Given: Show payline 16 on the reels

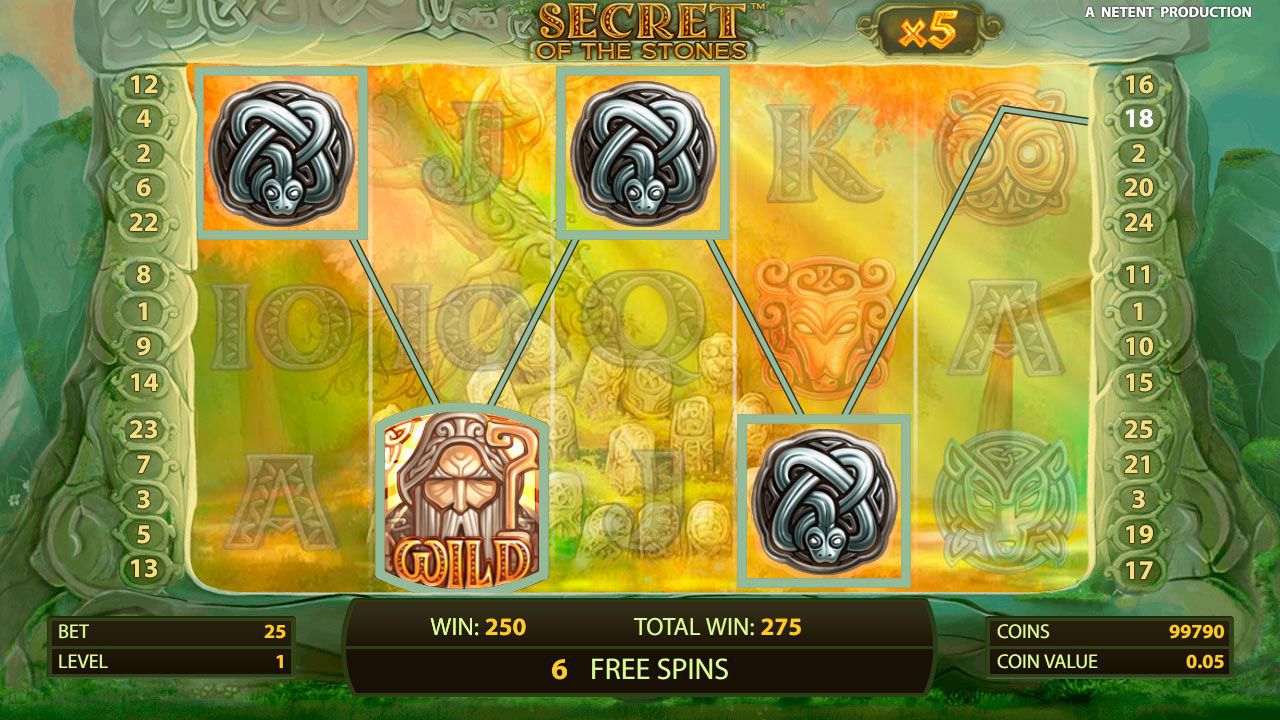Looking at the screenshot, I should click(x=1139, y=85).
